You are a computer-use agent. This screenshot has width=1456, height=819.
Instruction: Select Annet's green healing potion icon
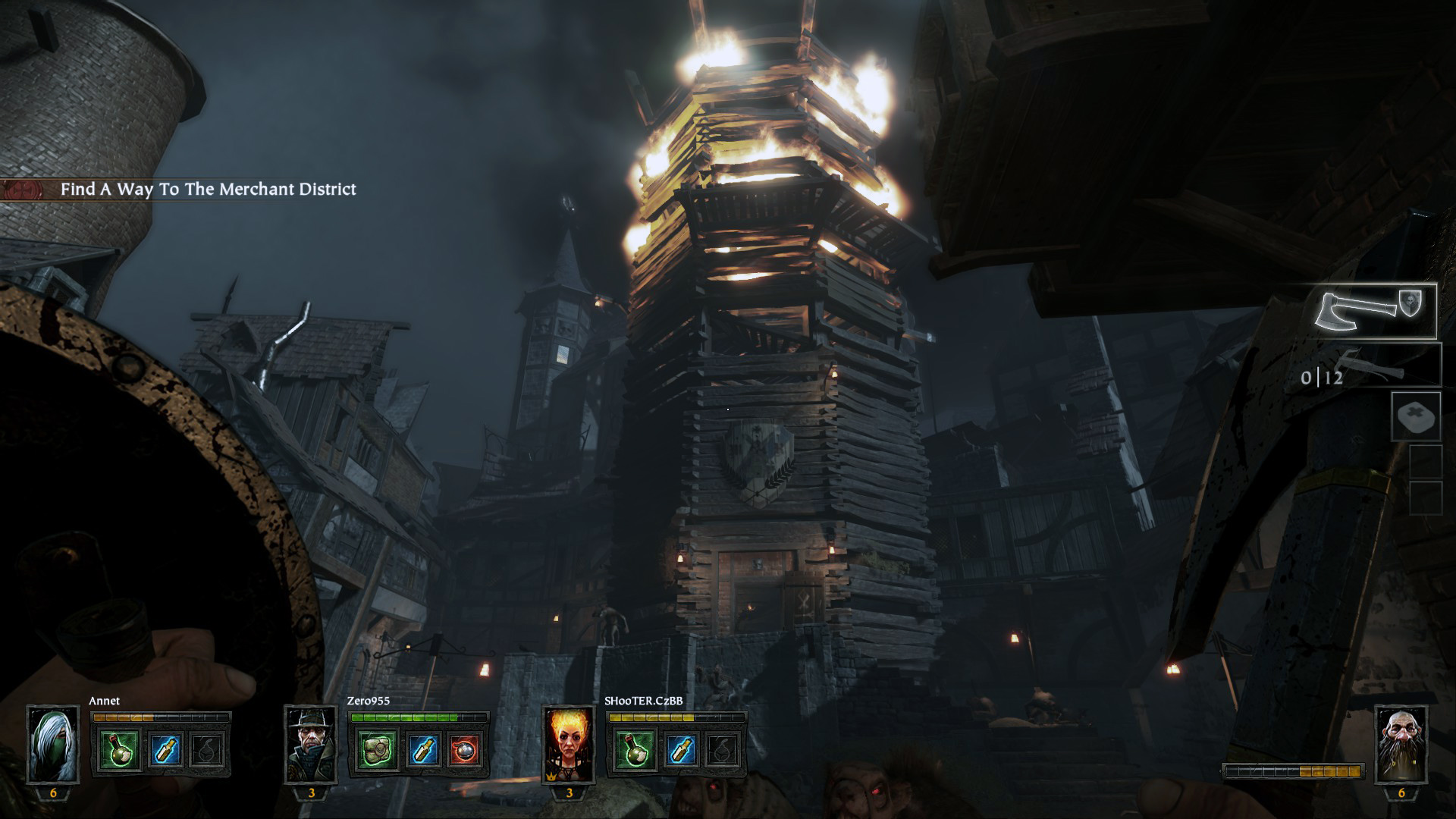click(x=120, y=749)
